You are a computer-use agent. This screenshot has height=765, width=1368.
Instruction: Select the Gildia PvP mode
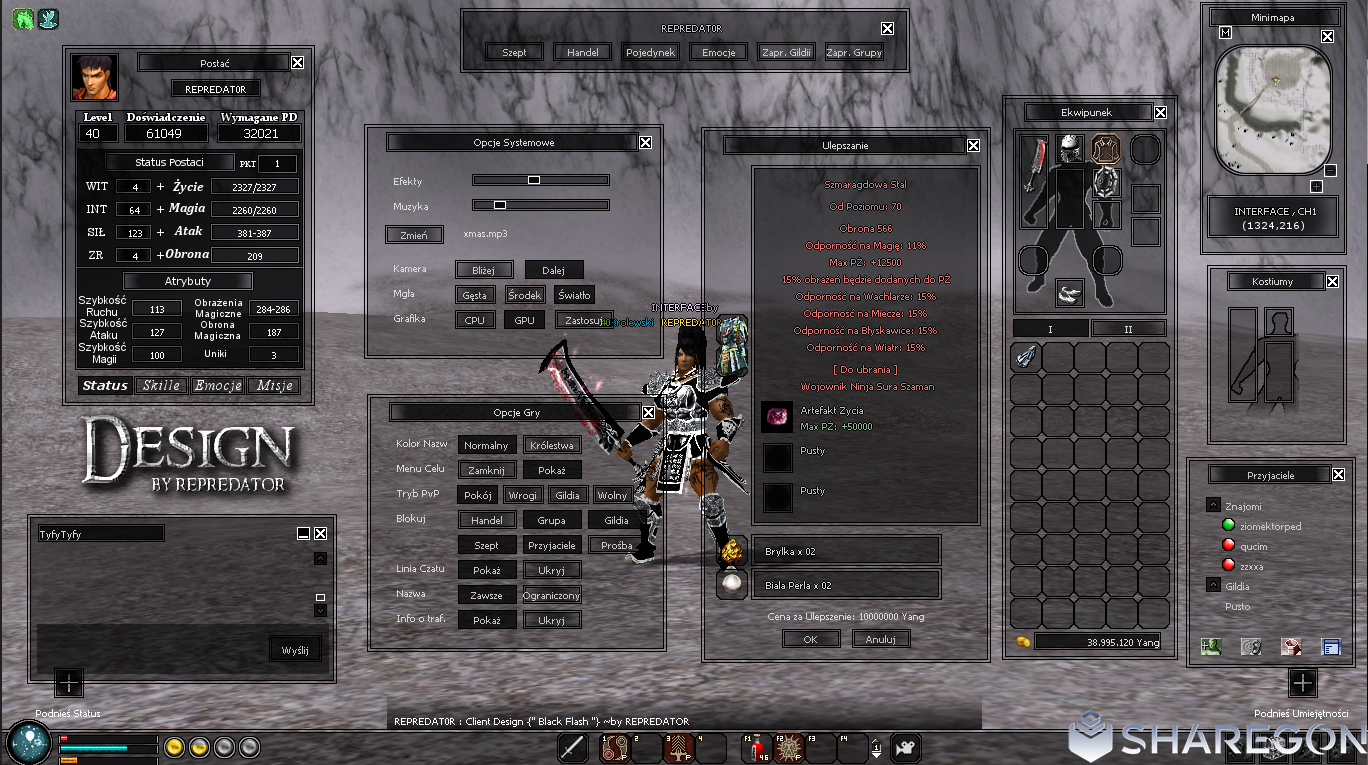[x=567, y=495]
